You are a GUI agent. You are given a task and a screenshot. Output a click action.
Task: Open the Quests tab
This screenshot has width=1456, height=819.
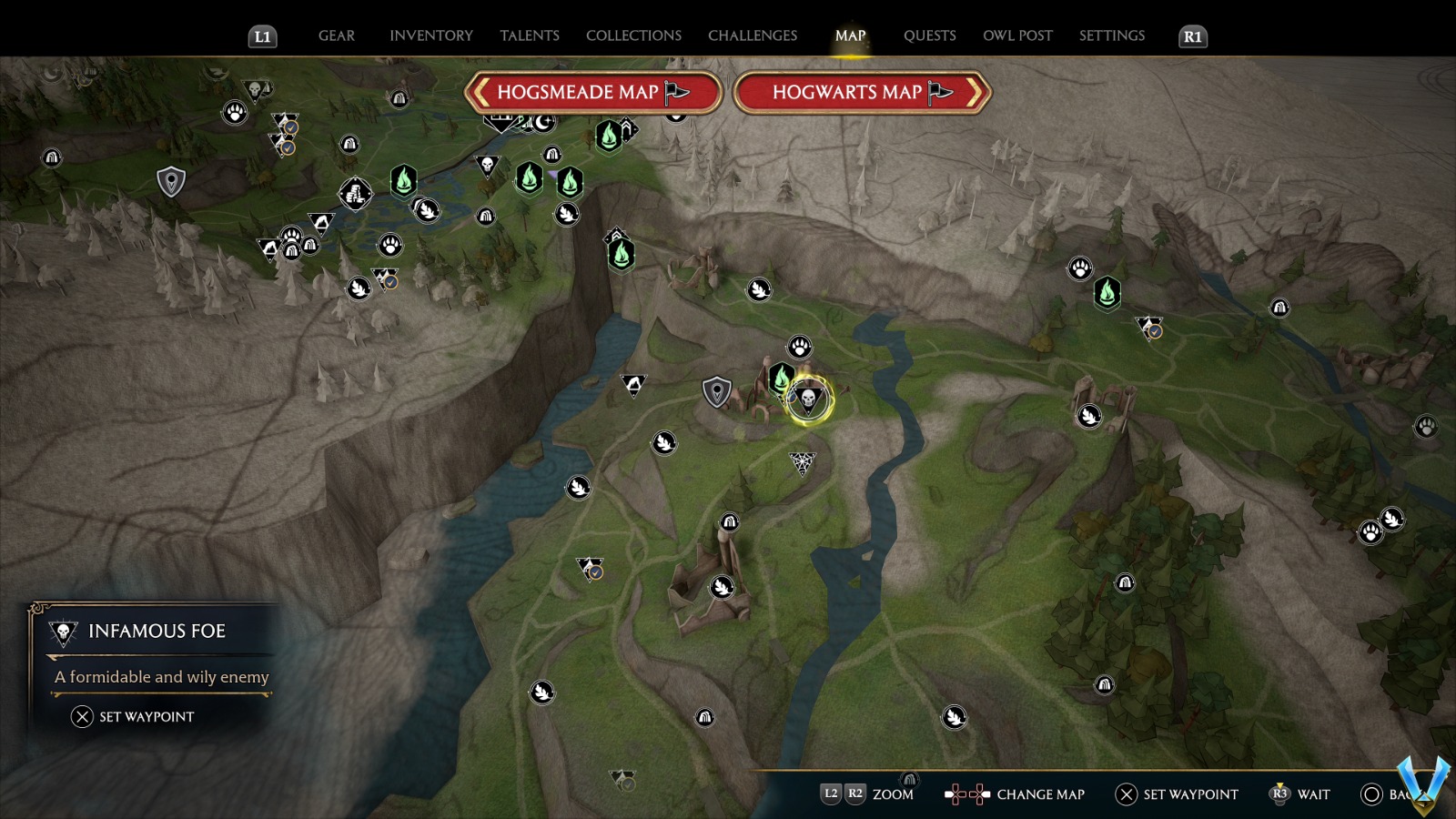(x=929, y=35)
